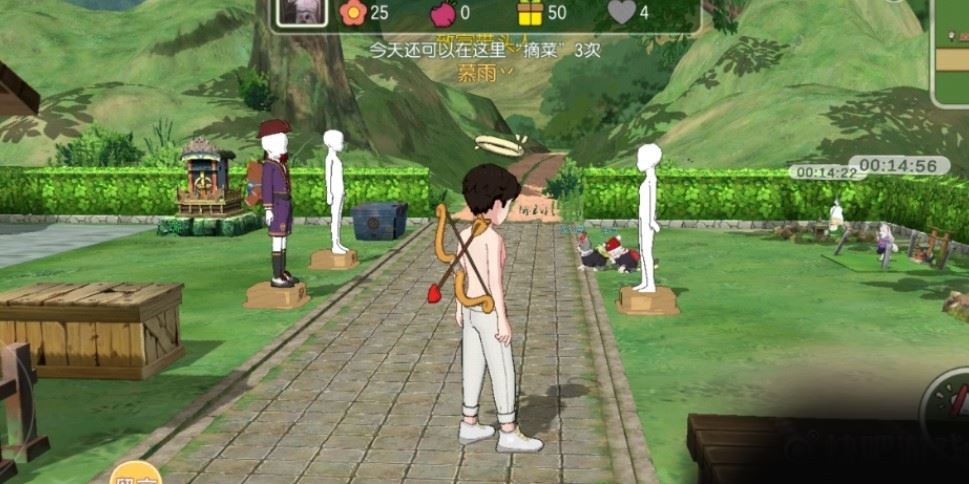
Task: Select the yellow gift box icon
Action: [x=530, y=12]
